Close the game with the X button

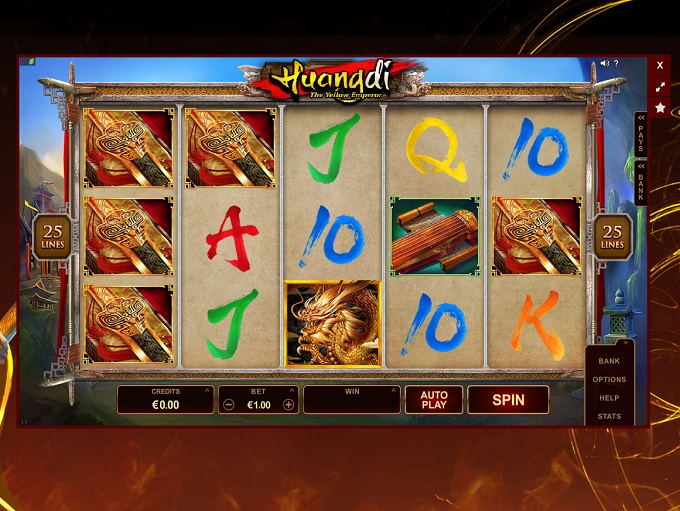coord(660,65)
